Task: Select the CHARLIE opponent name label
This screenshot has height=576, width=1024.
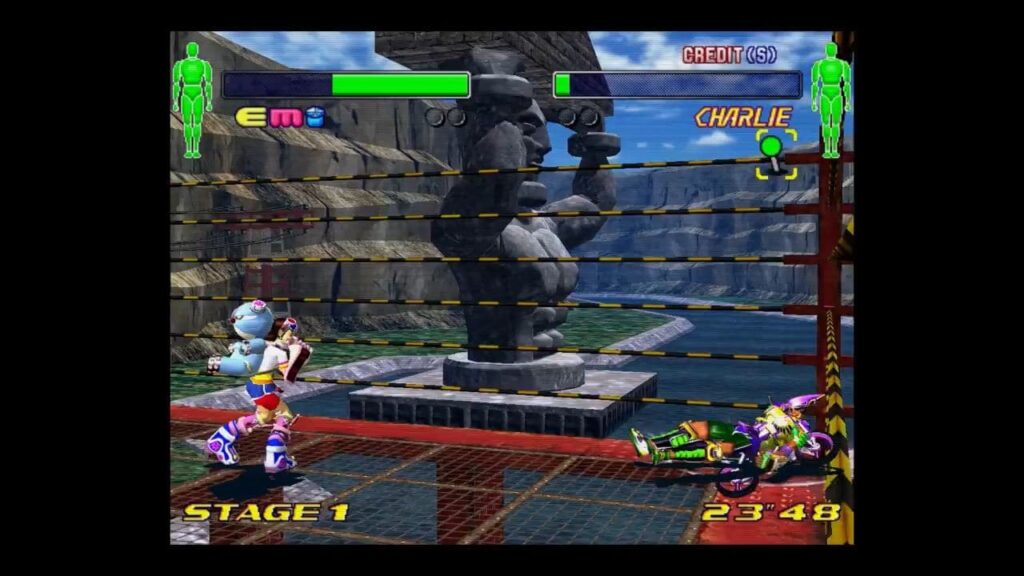Action: (743, 117)
